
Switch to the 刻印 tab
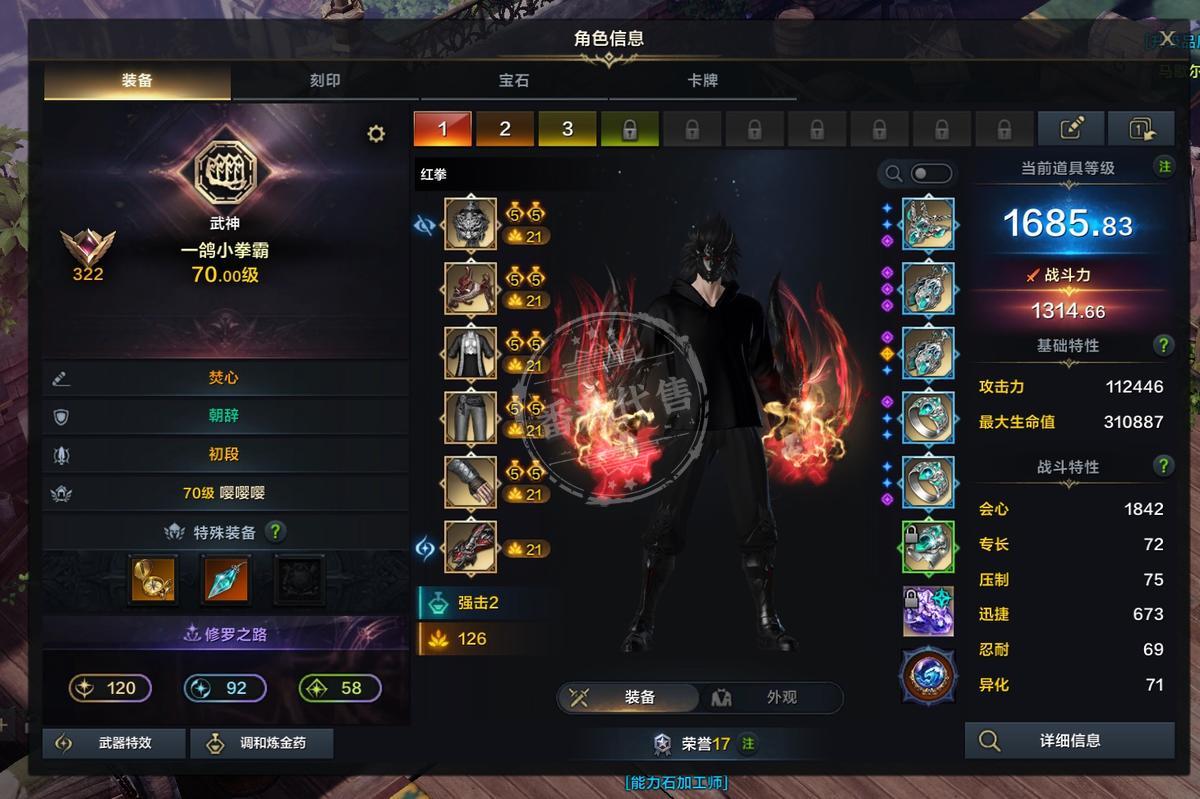[325, 80]
